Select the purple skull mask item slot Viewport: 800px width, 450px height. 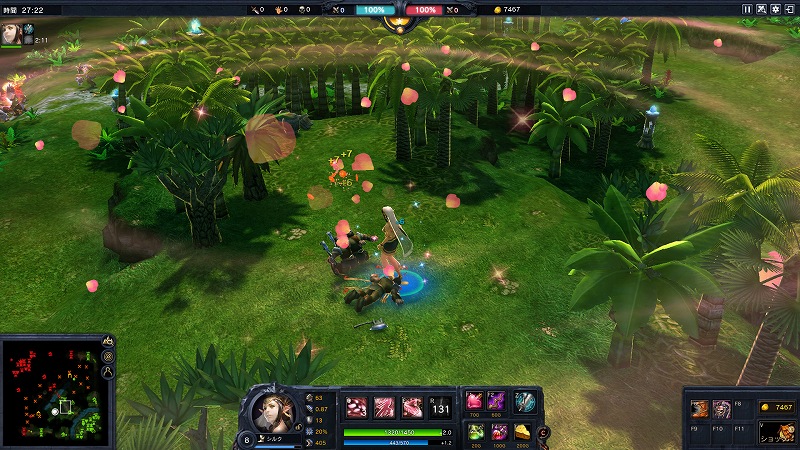pos(721,408)
